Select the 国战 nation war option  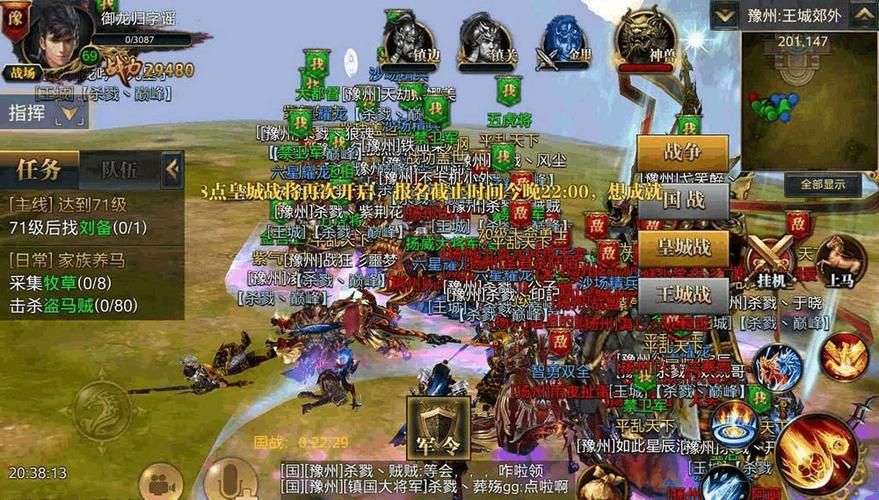pyautogui.click(x=682, y=201)
